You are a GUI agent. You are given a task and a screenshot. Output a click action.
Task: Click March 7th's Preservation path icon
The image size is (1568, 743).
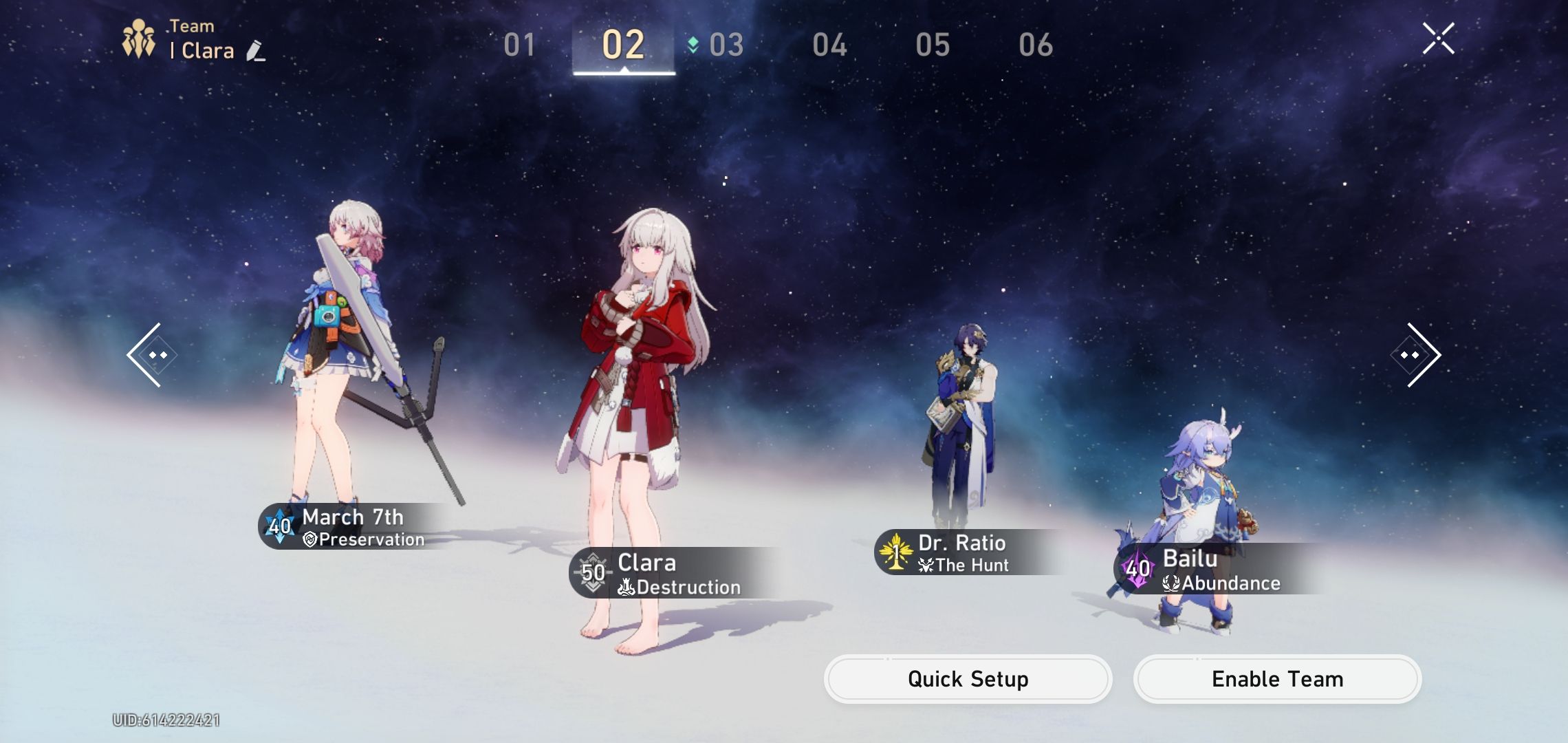click(x=309, y=540)
